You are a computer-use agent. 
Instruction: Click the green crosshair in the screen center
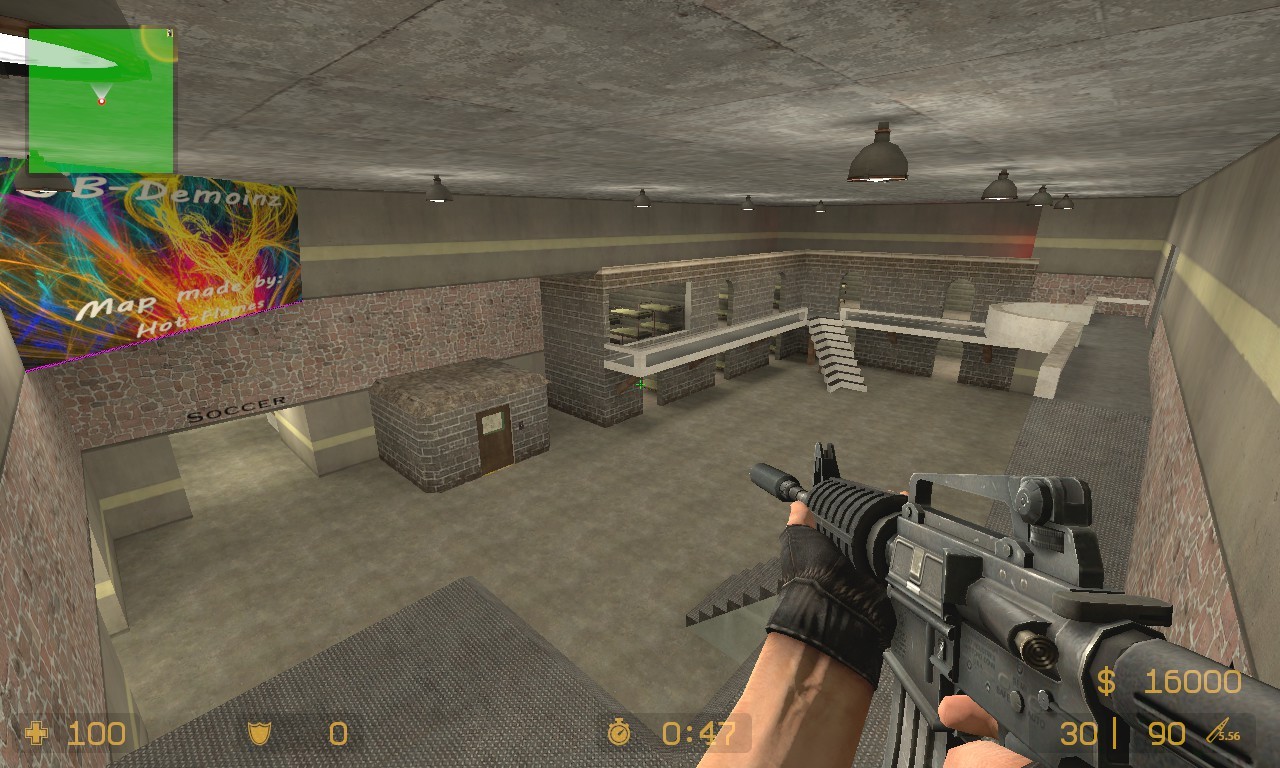639,386
